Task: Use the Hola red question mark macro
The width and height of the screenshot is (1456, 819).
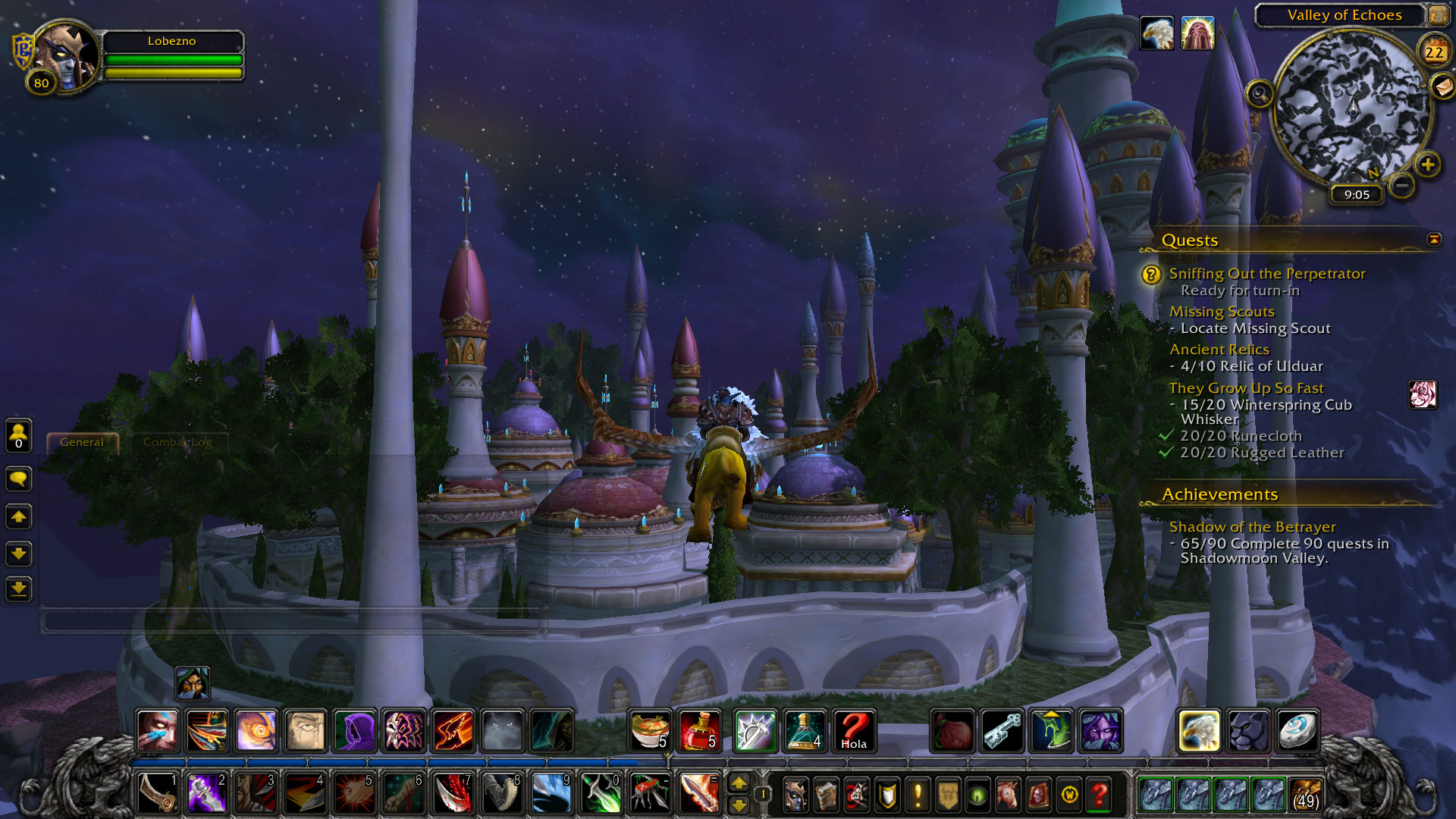Action: pyautogui.click(x=854, y=731)
